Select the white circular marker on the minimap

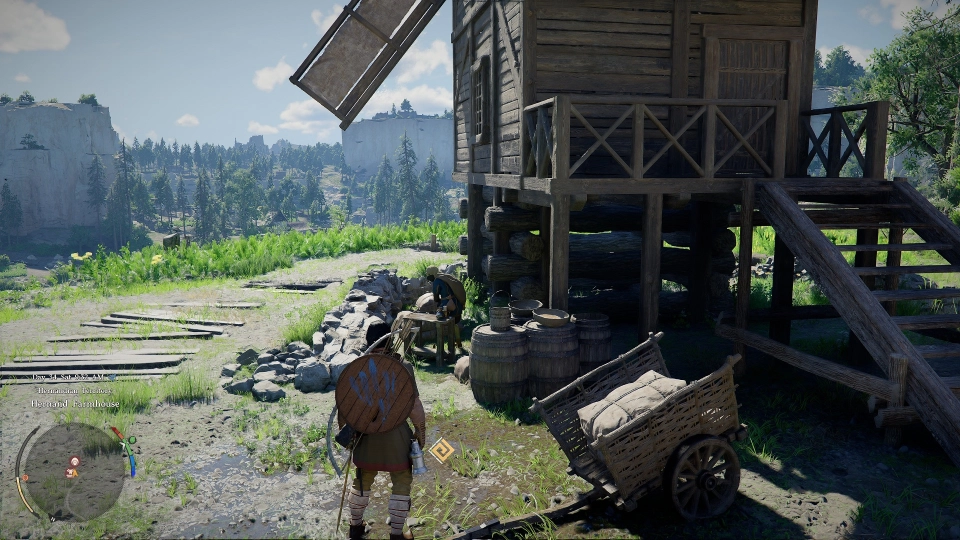pos(74,460)
